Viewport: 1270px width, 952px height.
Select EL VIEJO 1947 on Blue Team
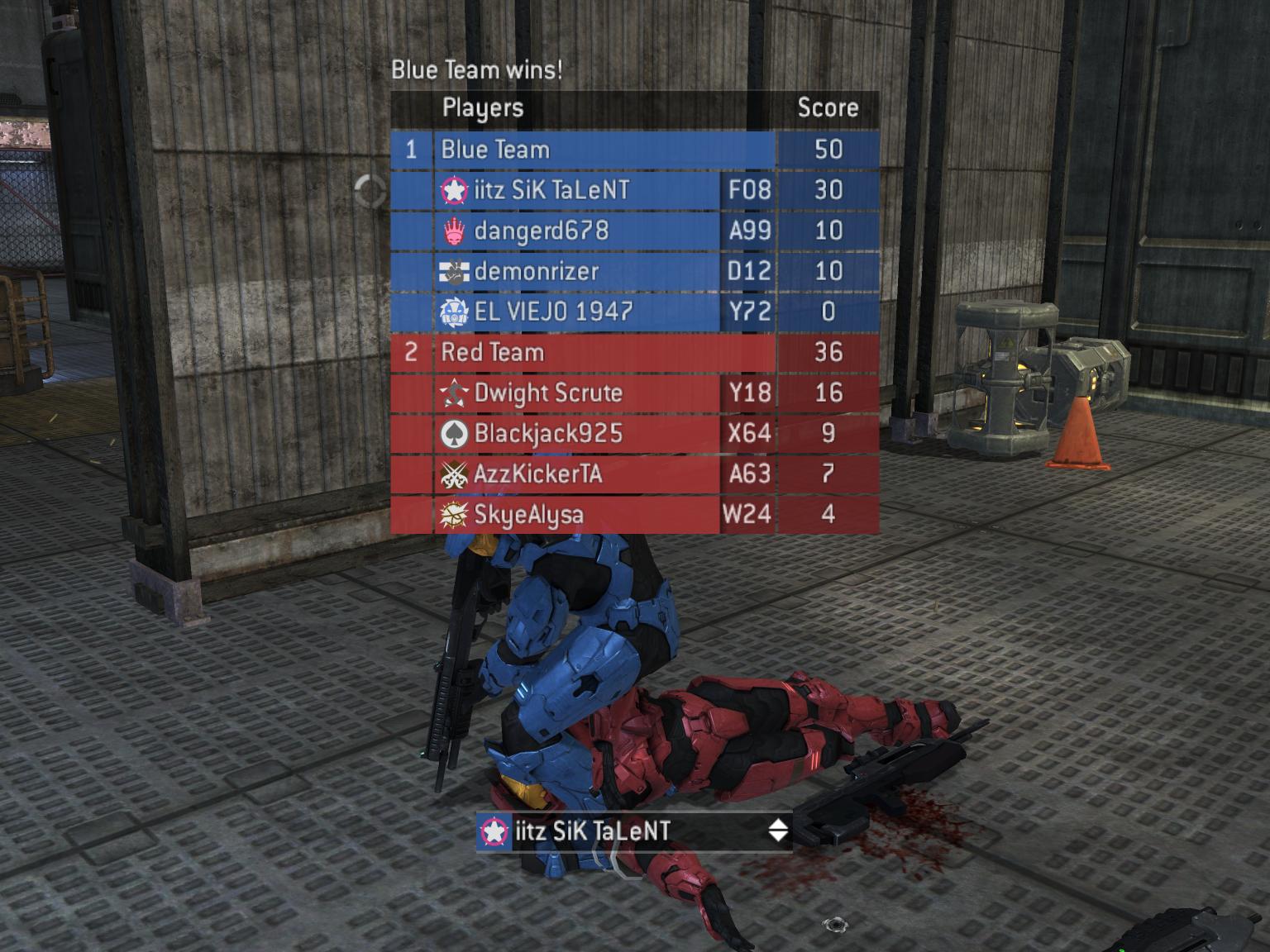(x=579, y=312)
